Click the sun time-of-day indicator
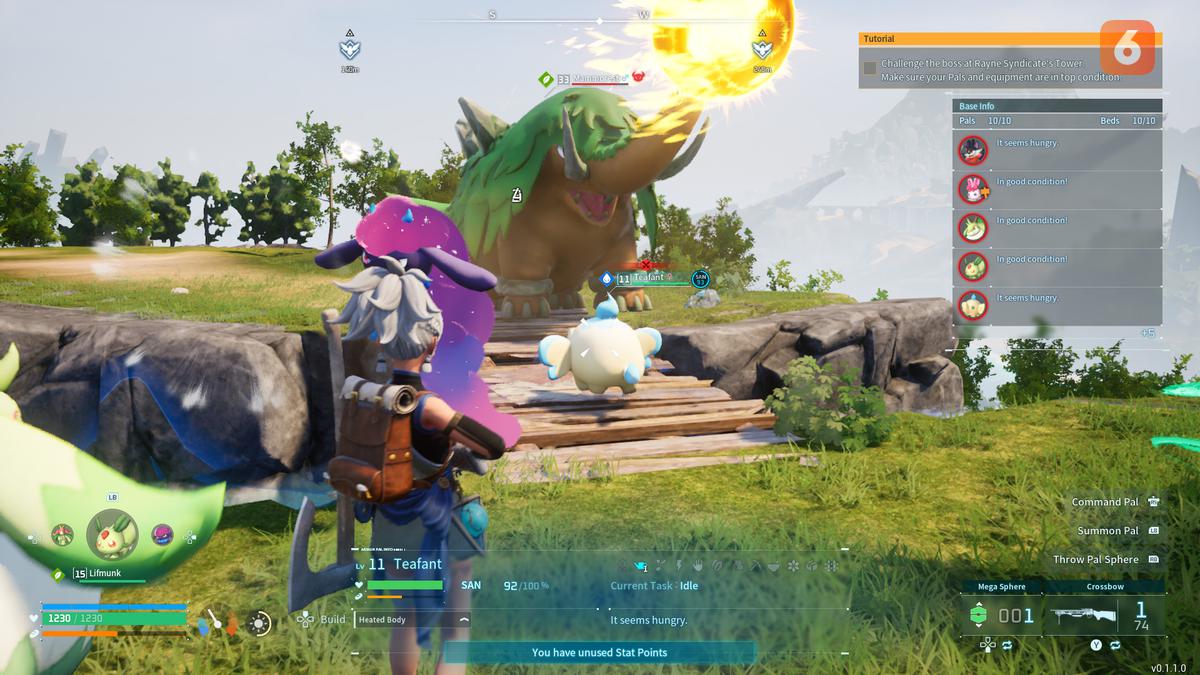 pos(260,624)
